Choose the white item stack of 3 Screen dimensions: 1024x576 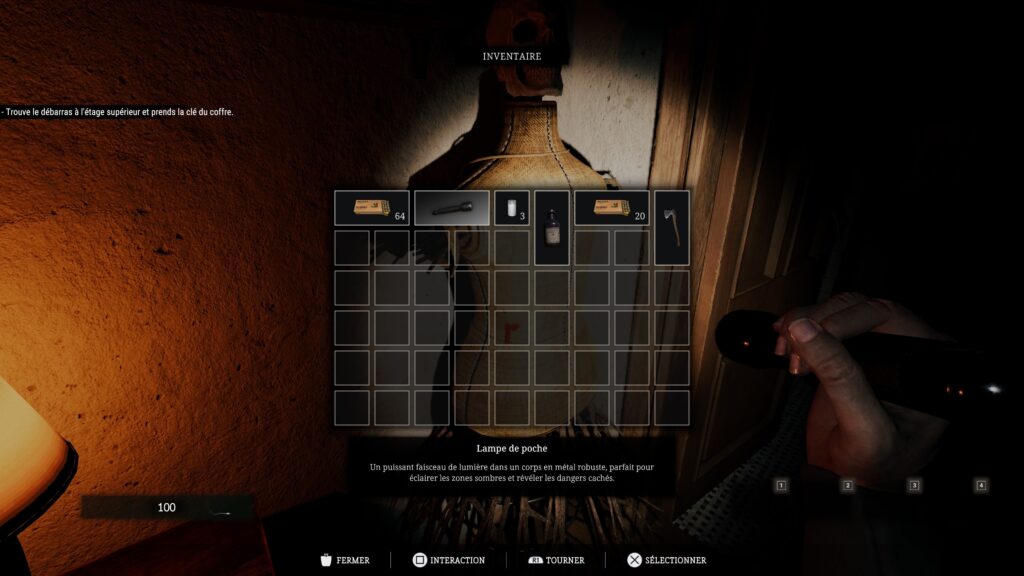[512, 208]
